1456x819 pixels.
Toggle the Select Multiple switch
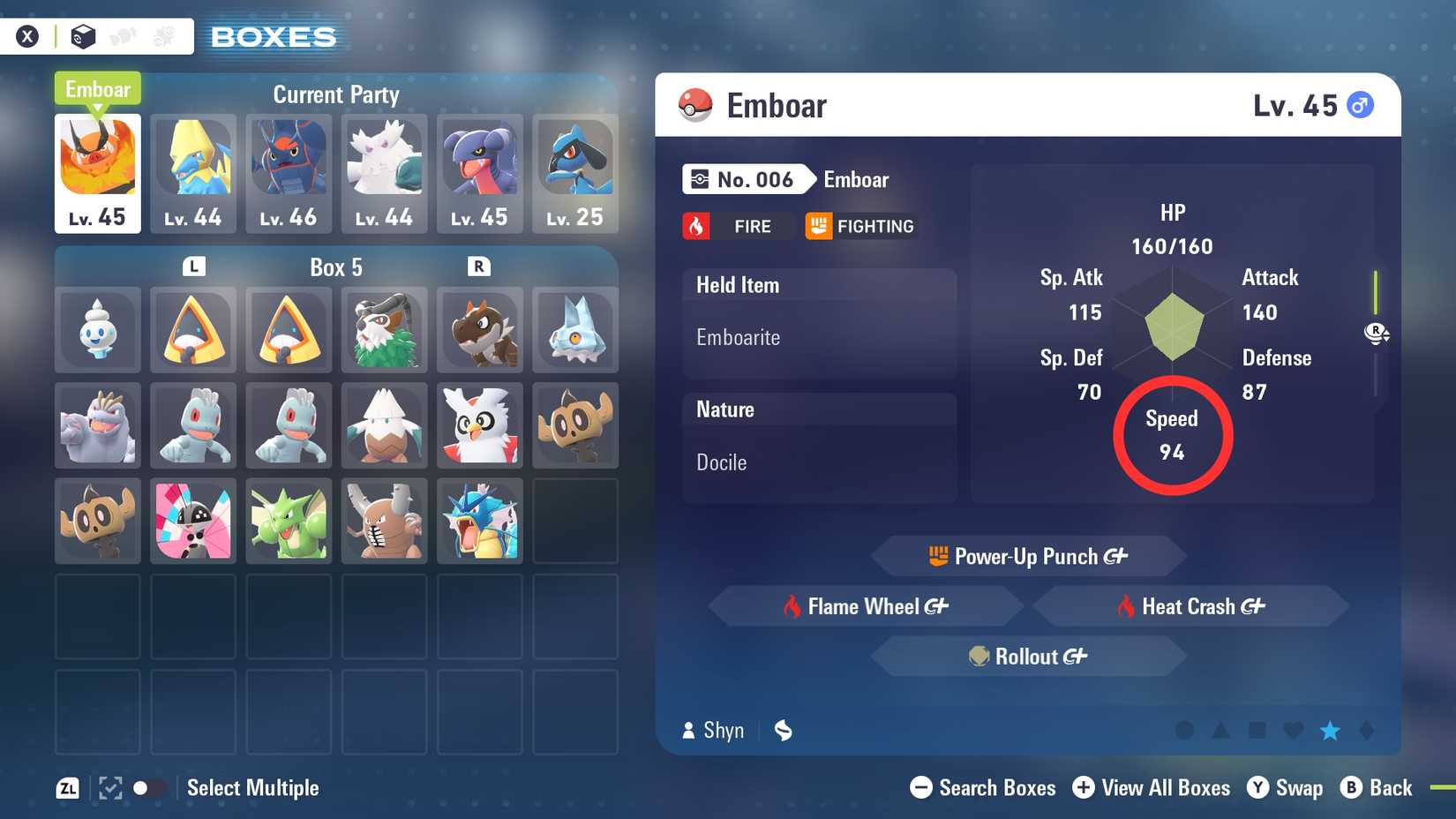click(x=148, y=788)
